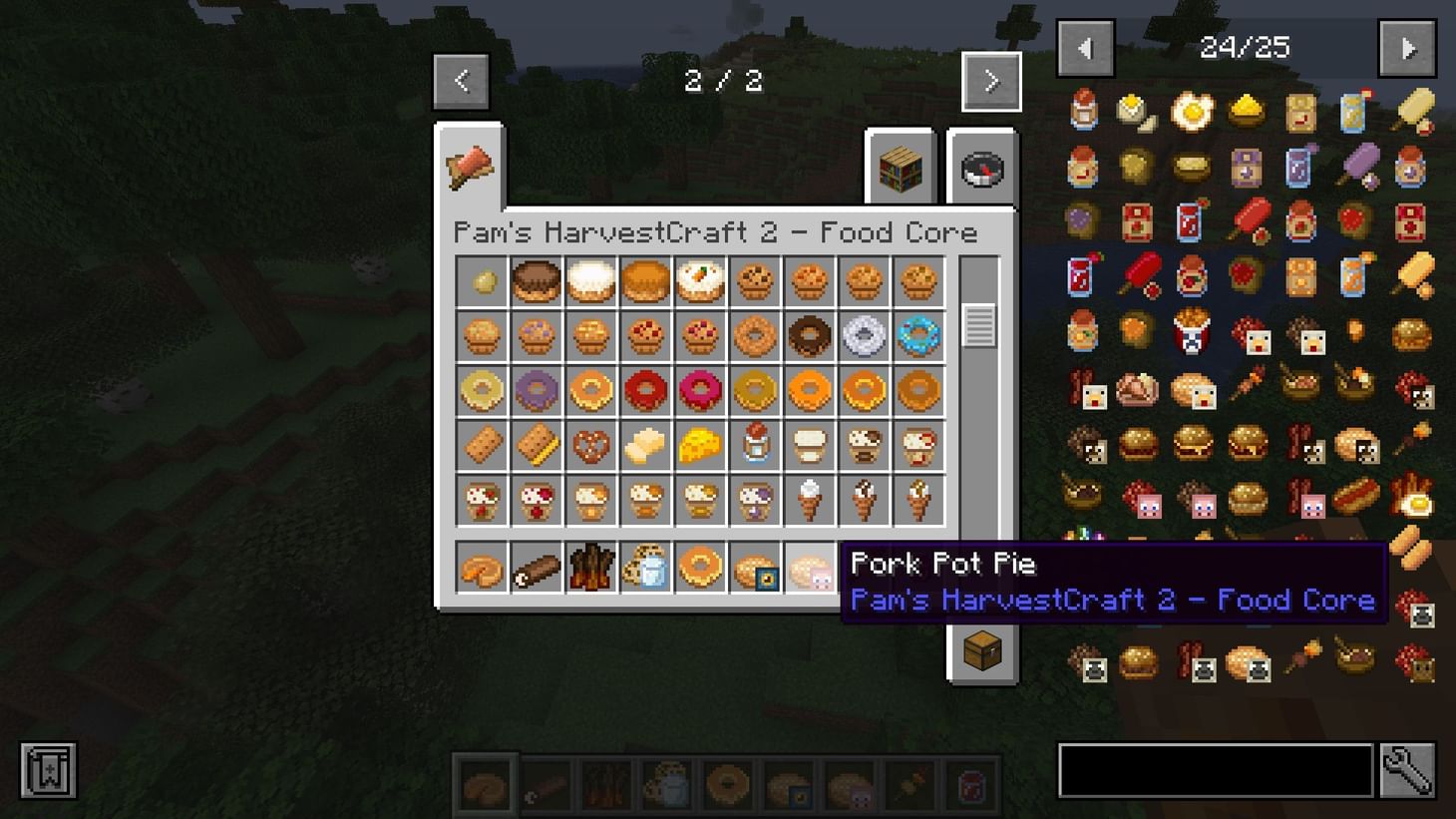Select the hovered Pork Pot Pie item
1456x819 pixels.
[810, 567]
